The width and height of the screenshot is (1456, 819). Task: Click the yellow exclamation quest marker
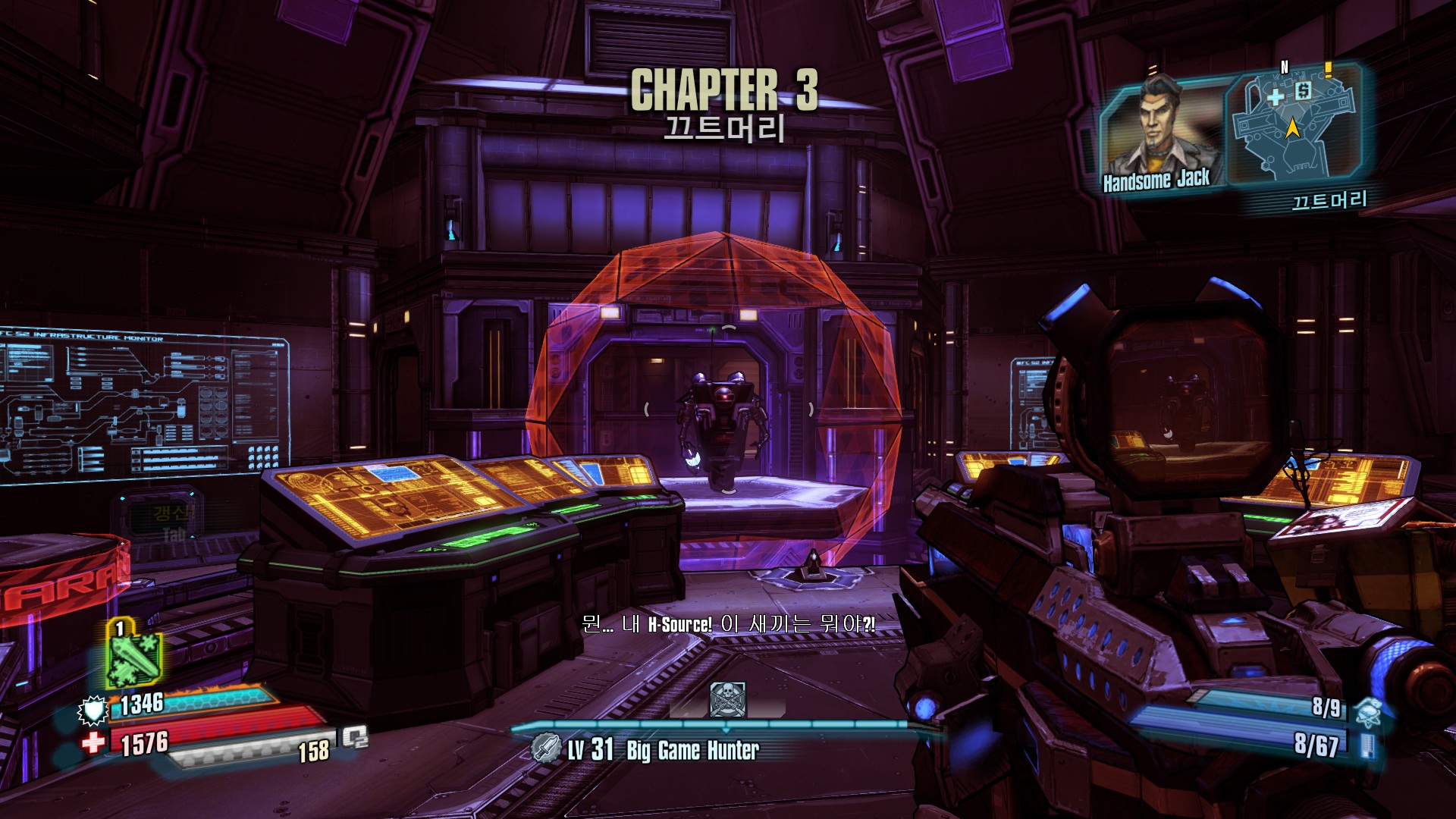point(1328,70)
